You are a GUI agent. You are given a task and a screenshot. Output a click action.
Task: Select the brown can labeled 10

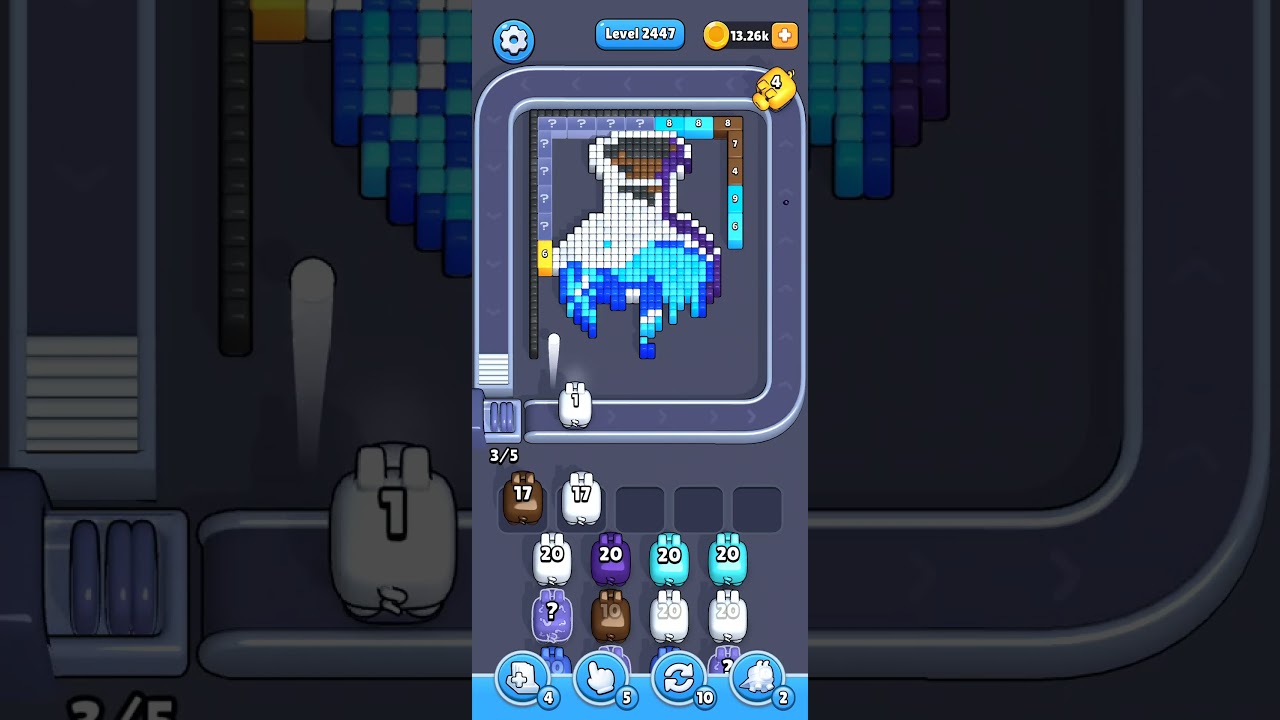coord(610,613)
